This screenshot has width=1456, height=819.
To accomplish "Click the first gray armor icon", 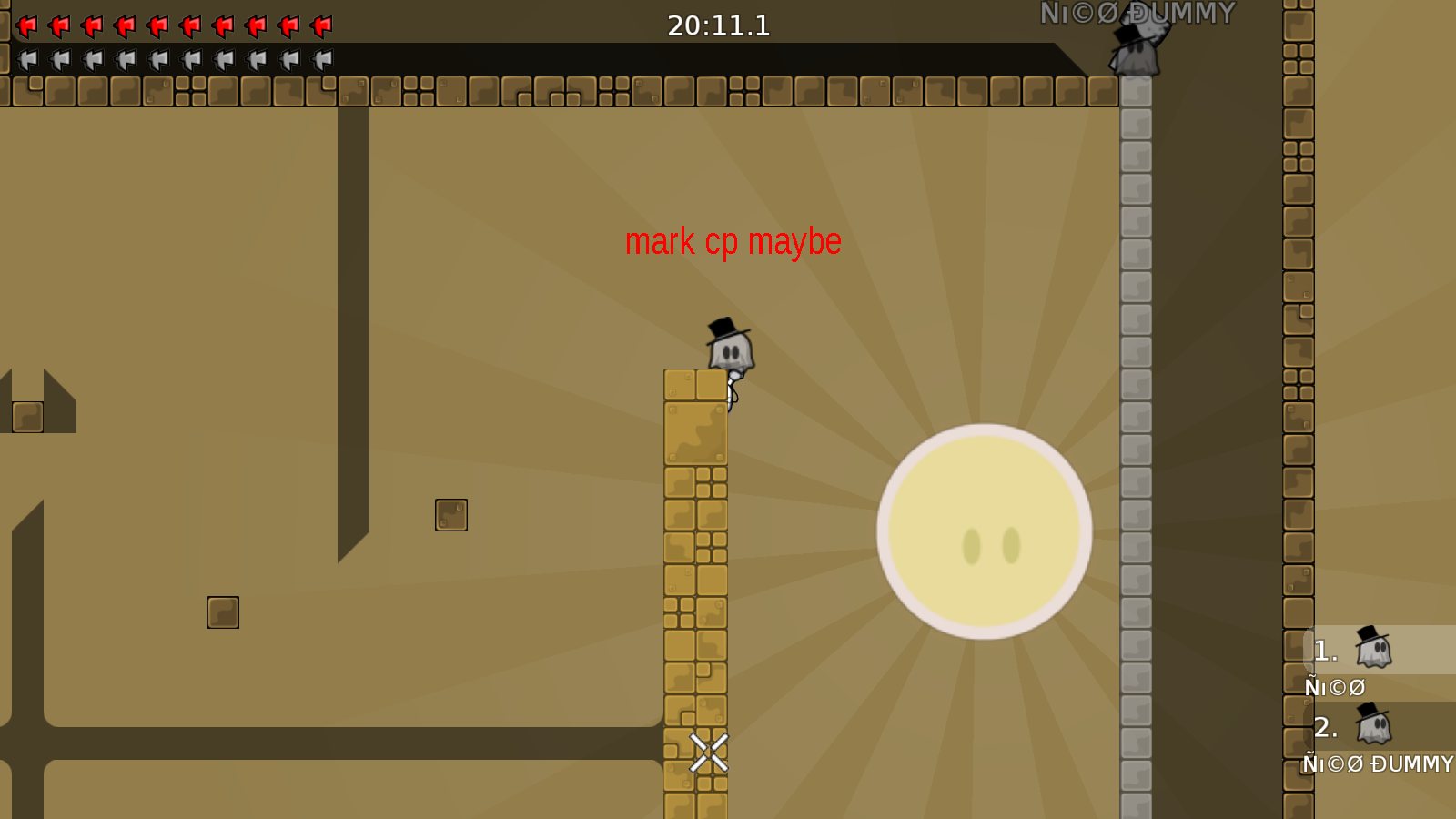I will click(x=26, y=60).
